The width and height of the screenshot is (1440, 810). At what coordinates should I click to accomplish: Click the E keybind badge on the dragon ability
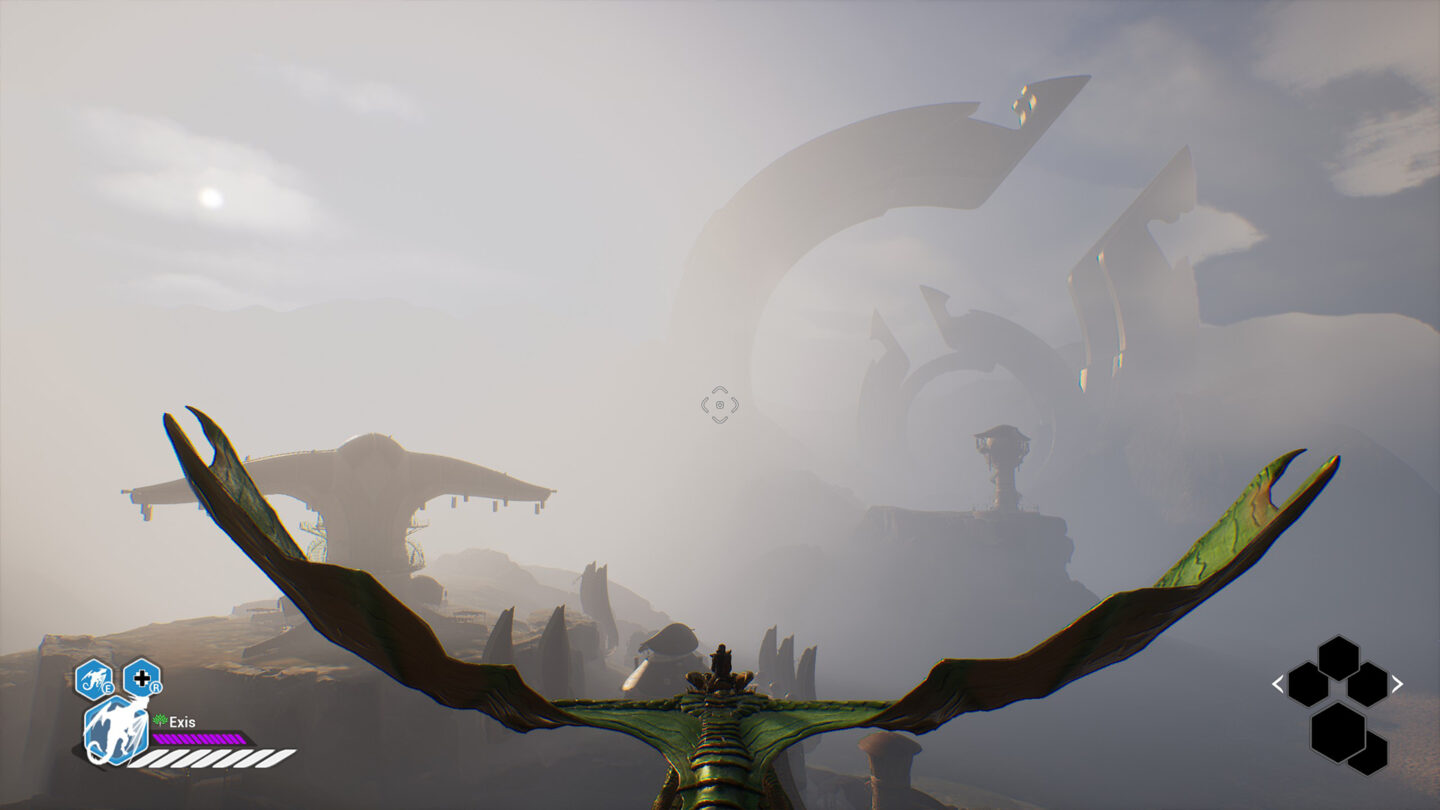(x=108, y=688)
